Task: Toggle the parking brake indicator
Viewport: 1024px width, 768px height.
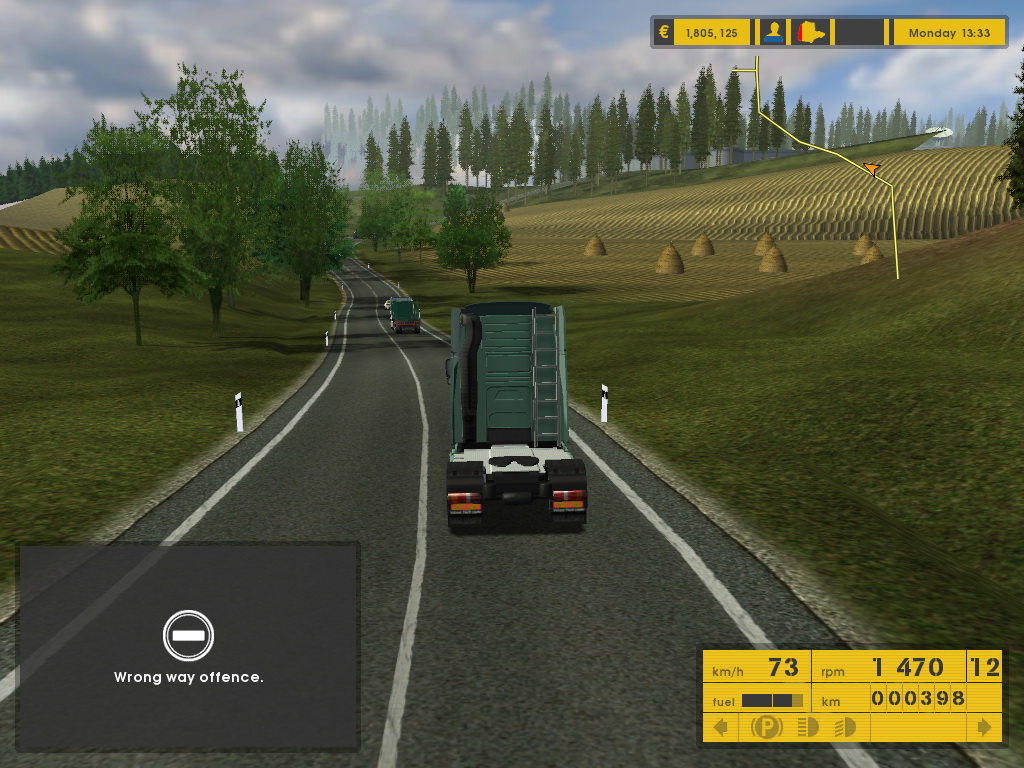Action: pyautogui.click(x=766, y=727)
